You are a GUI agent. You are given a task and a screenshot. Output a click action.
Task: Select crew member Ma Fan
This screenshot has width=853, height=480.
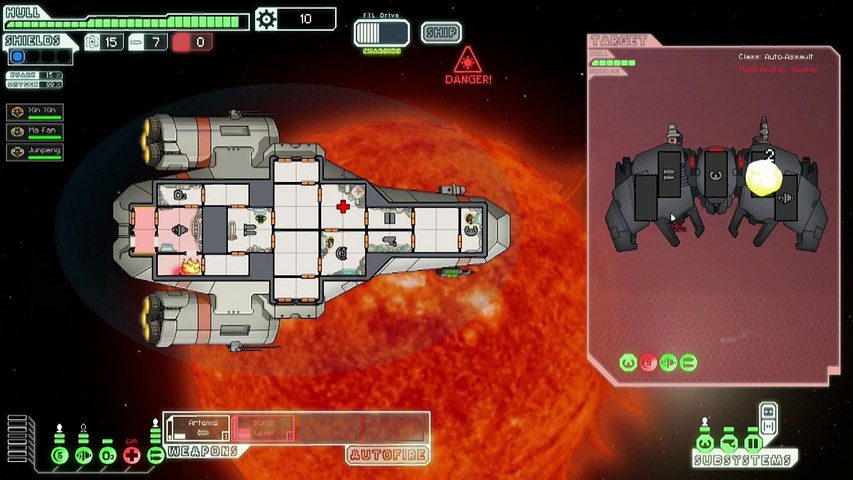[35, 133]
